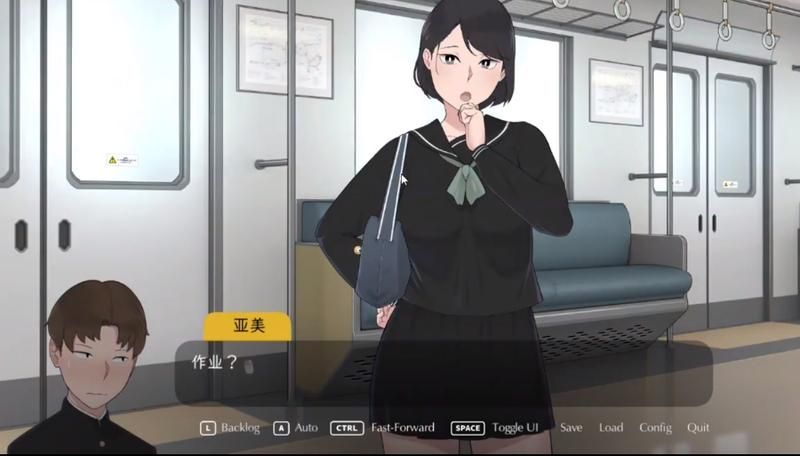Hide interface with Toggle UI

[512, 428]
